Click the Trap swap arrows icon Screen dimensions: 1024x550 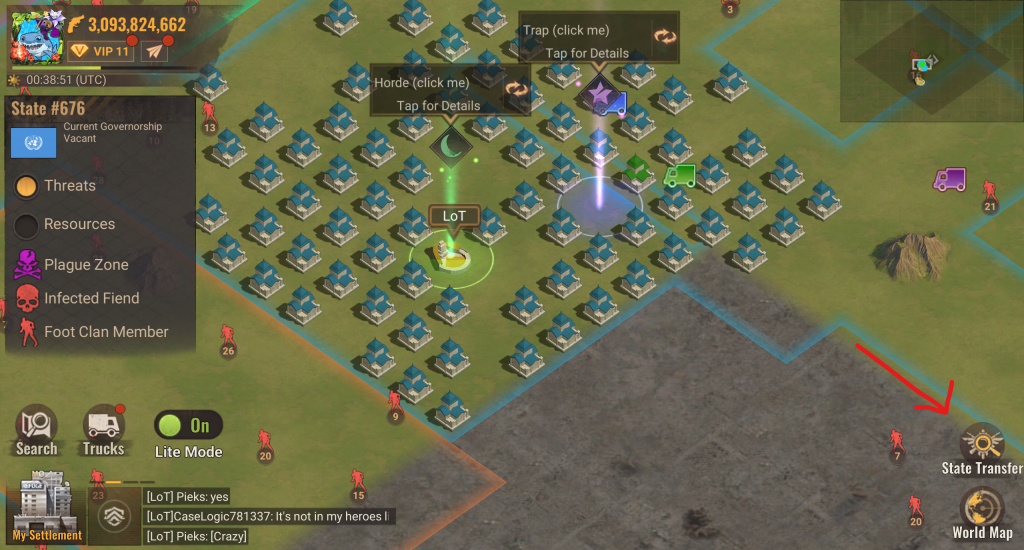[x=665, y=37]
